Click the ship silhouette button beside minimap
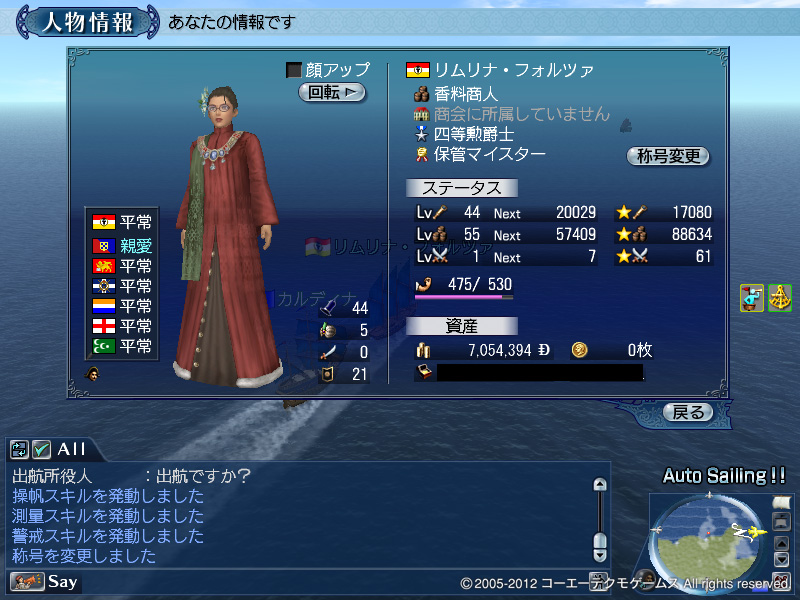Image resolution: width=800 pixels, height=600 pixels. (x=782, y=521)
